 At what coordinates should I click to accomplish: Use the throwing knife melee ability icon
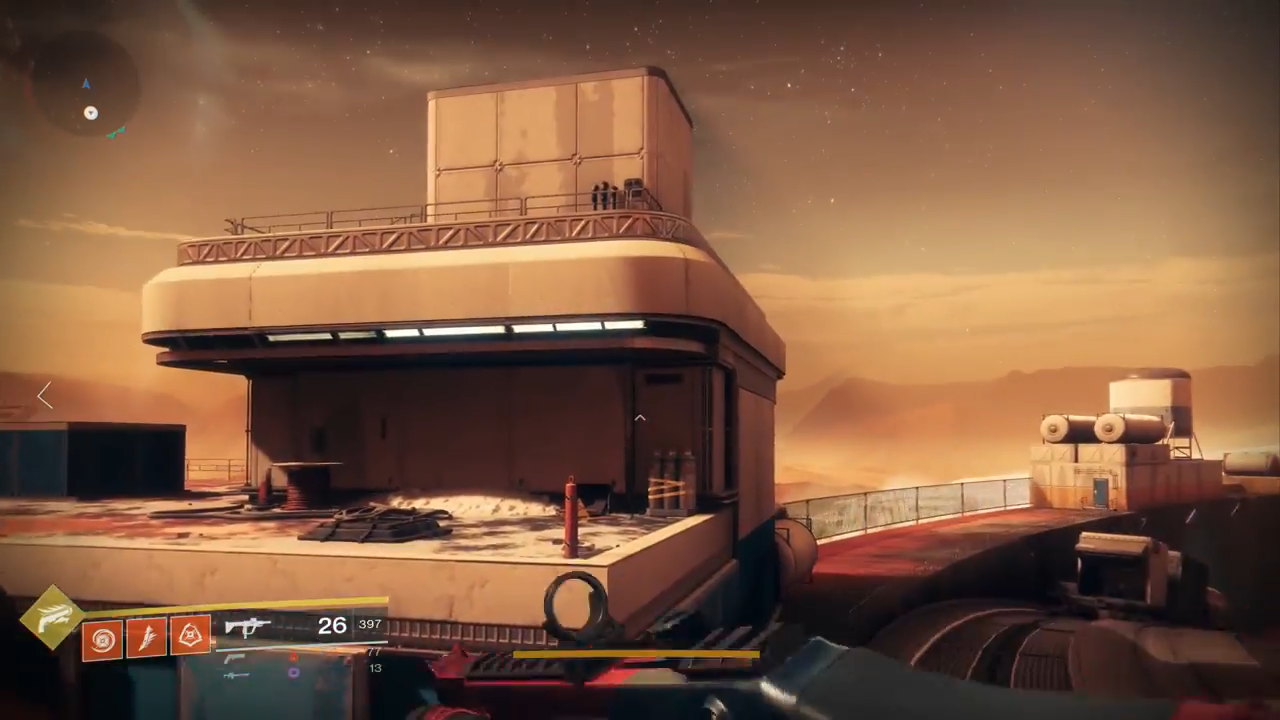click(146, 637)
